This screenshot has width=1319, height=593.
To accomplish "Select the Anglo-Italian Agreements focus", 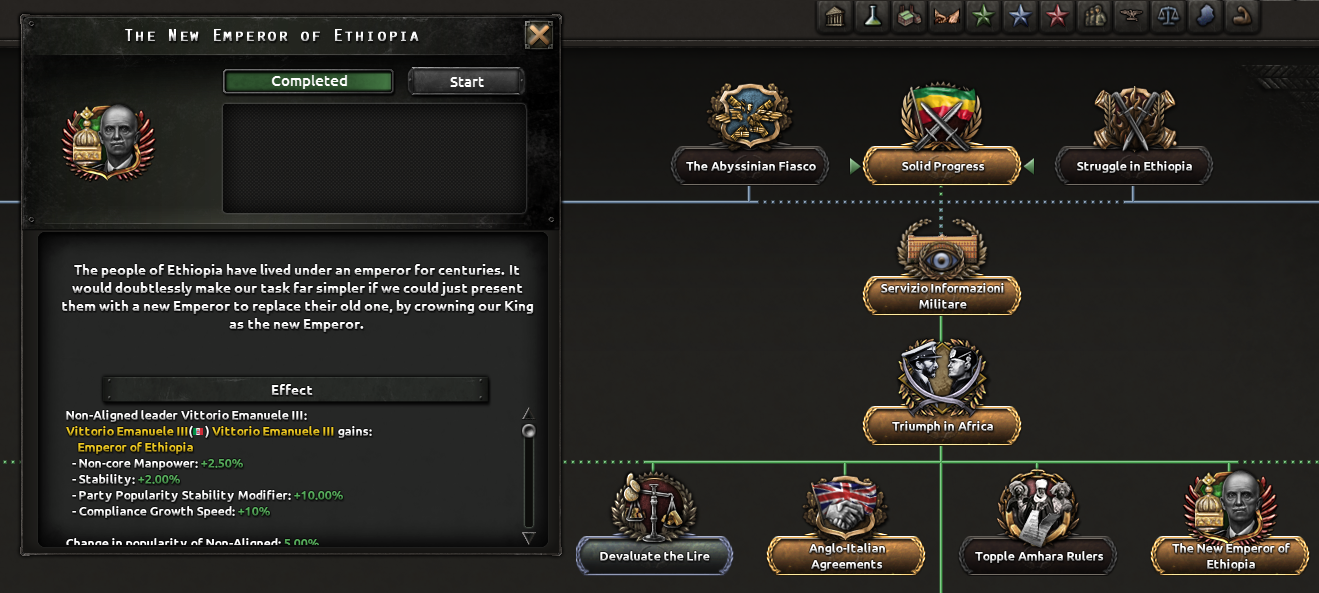I will 846,556.
